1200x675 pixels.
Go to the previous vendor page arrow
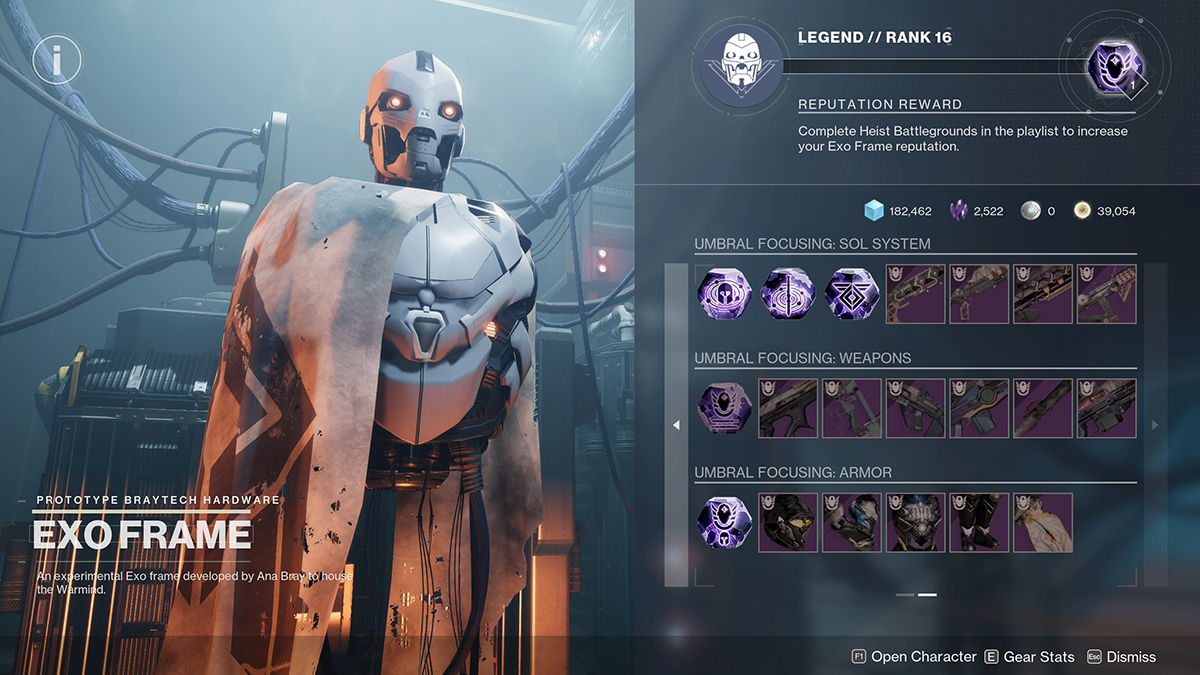[676, 425]
